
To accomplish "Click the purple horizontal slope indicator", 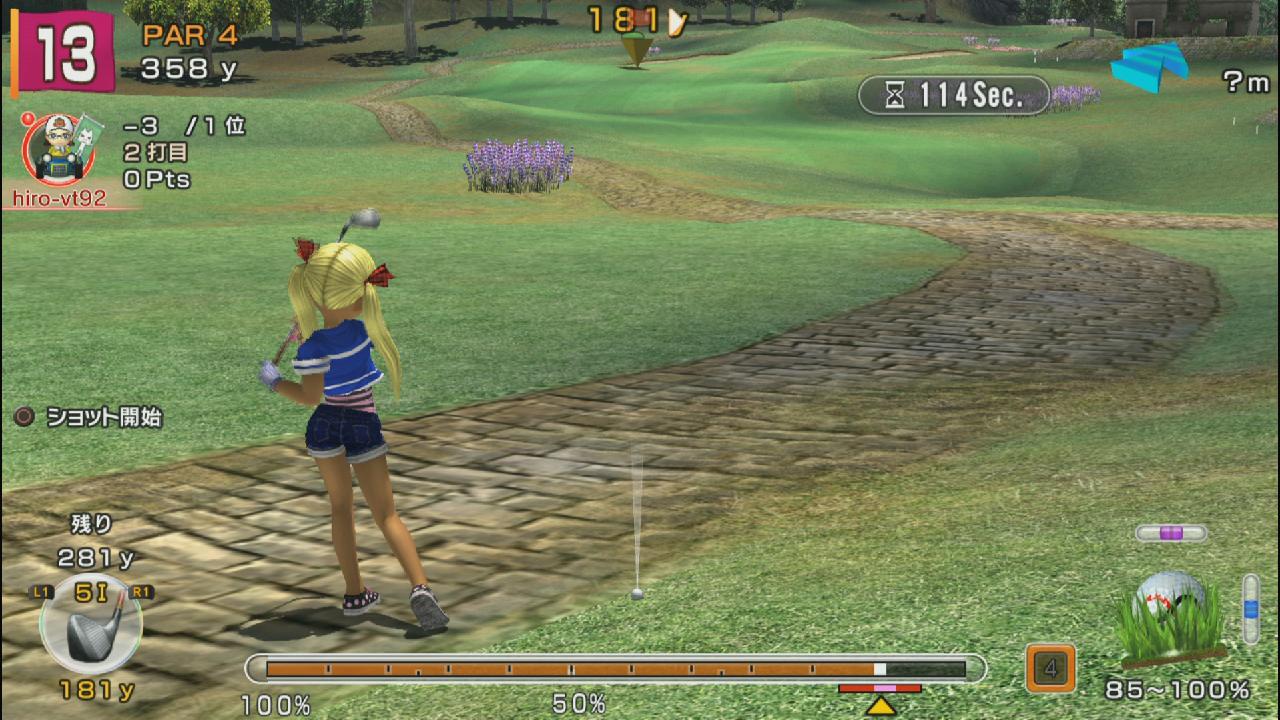I will tap(1171, 533).
